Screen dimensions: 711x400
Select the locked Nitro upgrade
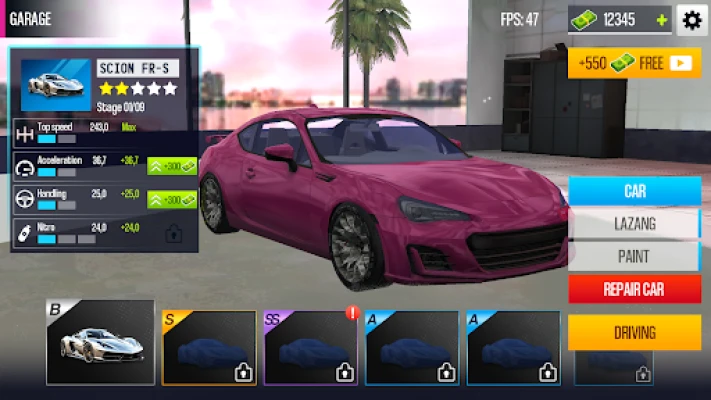173,234
